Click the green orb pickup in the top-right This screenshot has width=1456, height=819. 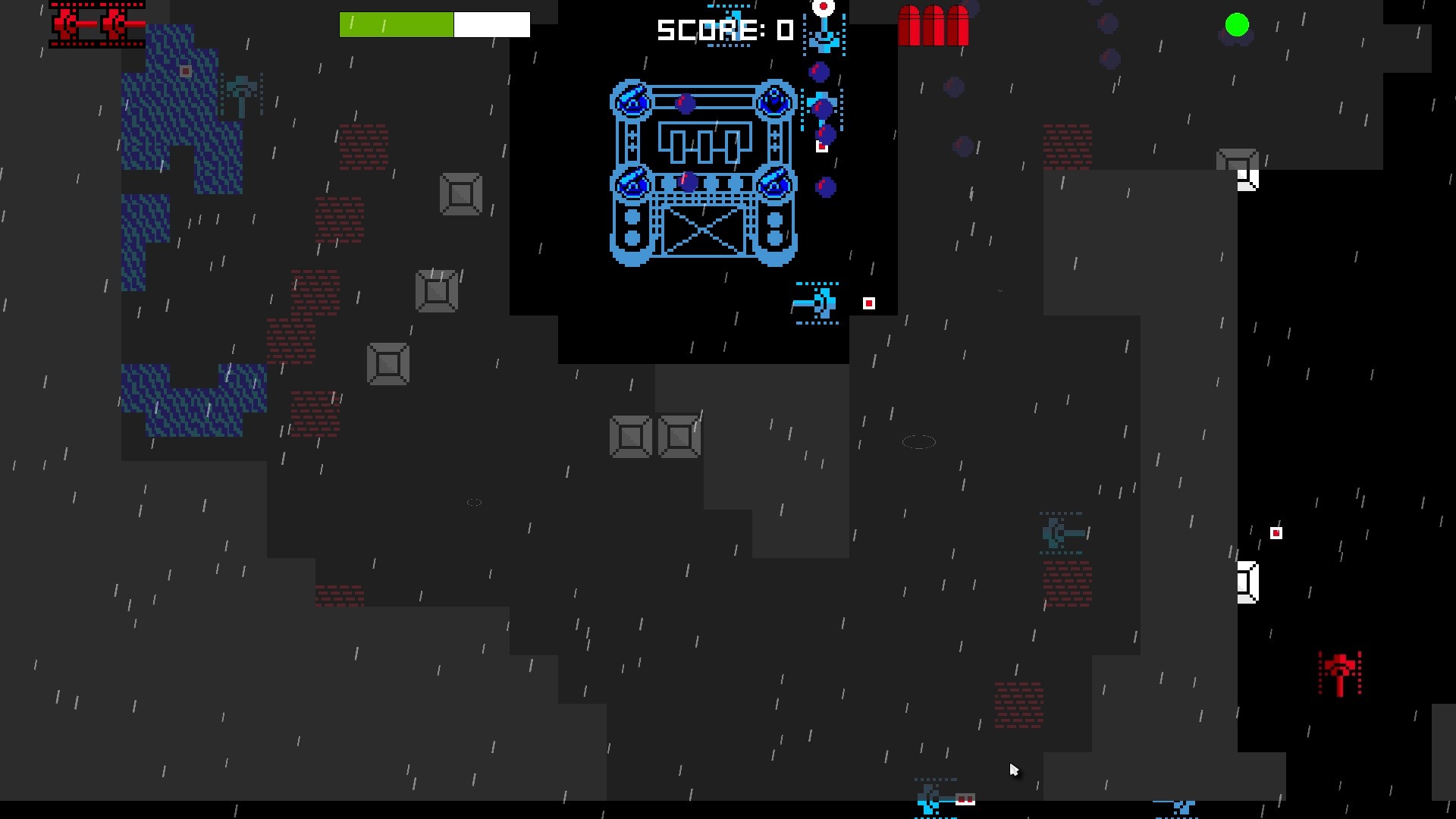point(1236,25)
